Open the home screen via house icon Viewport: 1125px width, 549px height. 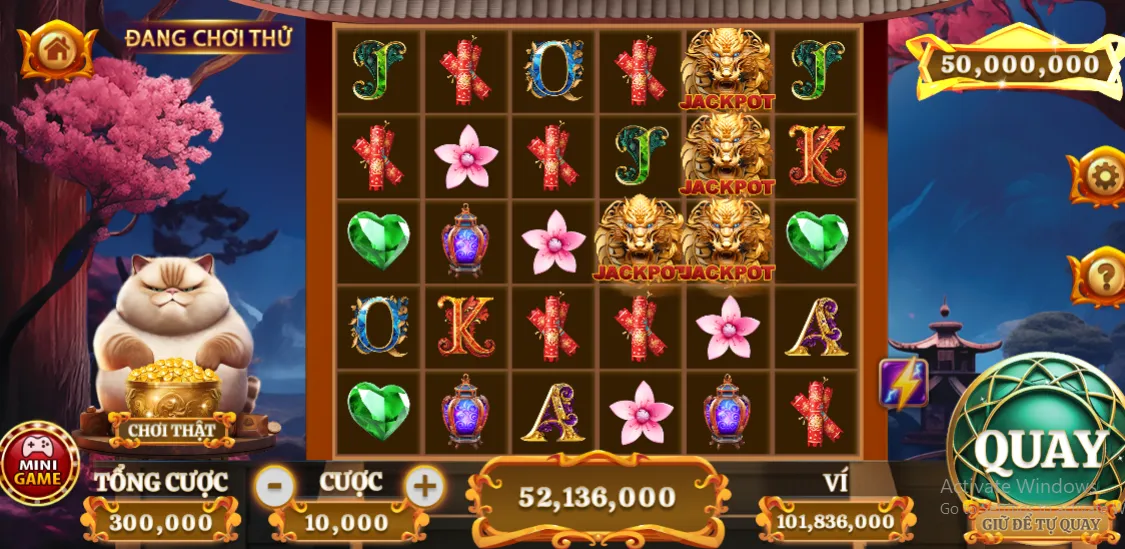click(57, 49)
